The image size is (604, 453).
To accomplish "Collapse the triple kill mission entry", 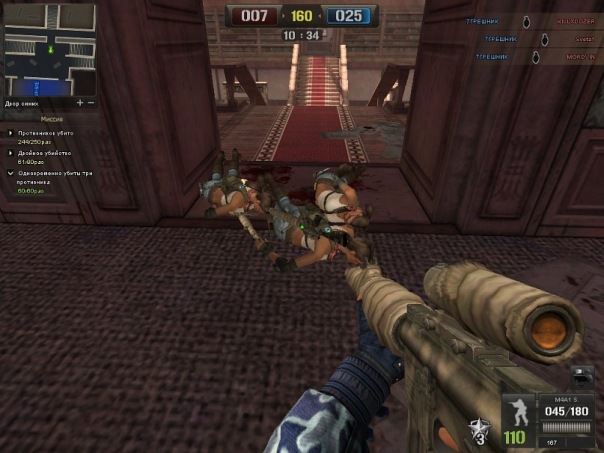I will click(x=10, y=173).
